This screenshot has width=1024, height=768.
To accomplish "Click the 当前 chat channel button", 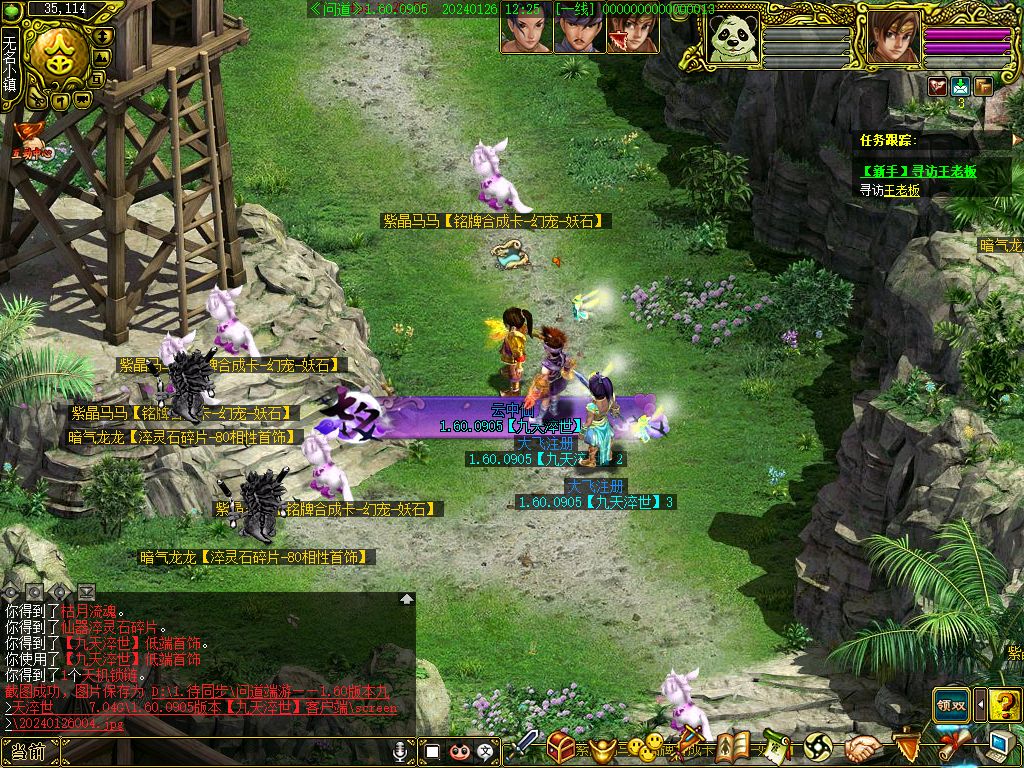I will [28, 752].
